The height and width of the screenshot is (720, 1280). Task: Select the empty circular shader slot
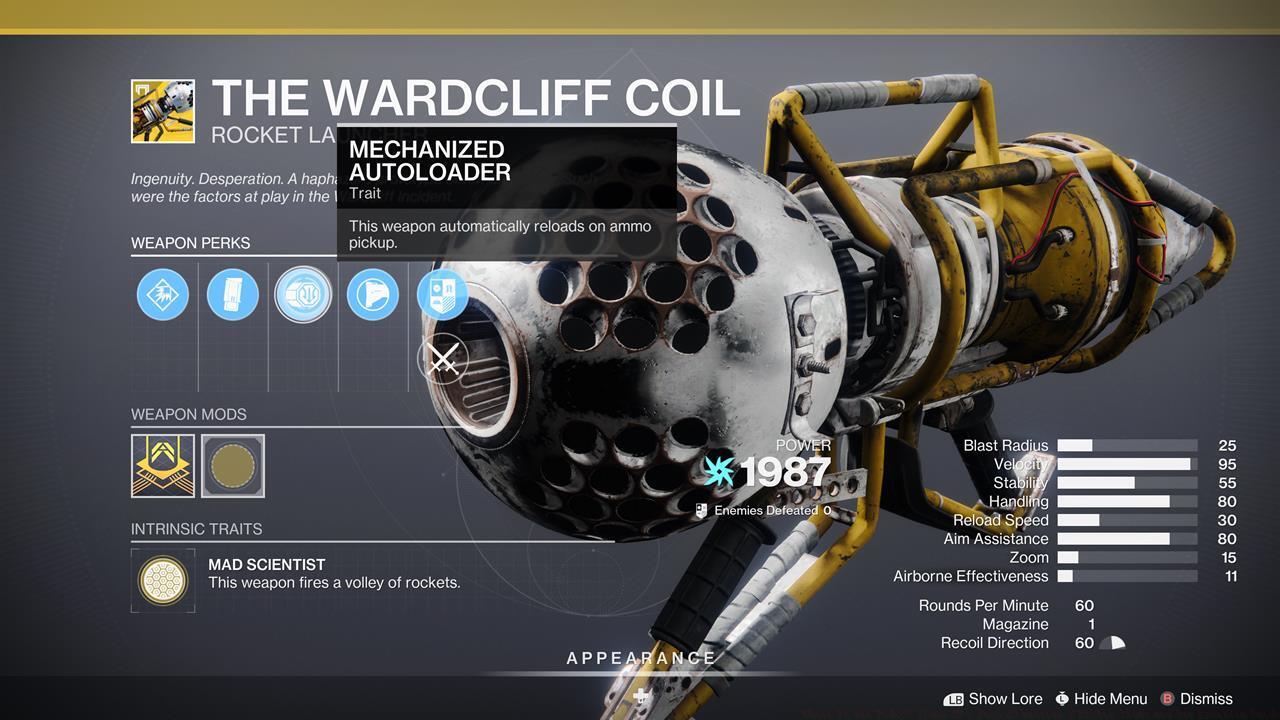[x=233, y=465]
